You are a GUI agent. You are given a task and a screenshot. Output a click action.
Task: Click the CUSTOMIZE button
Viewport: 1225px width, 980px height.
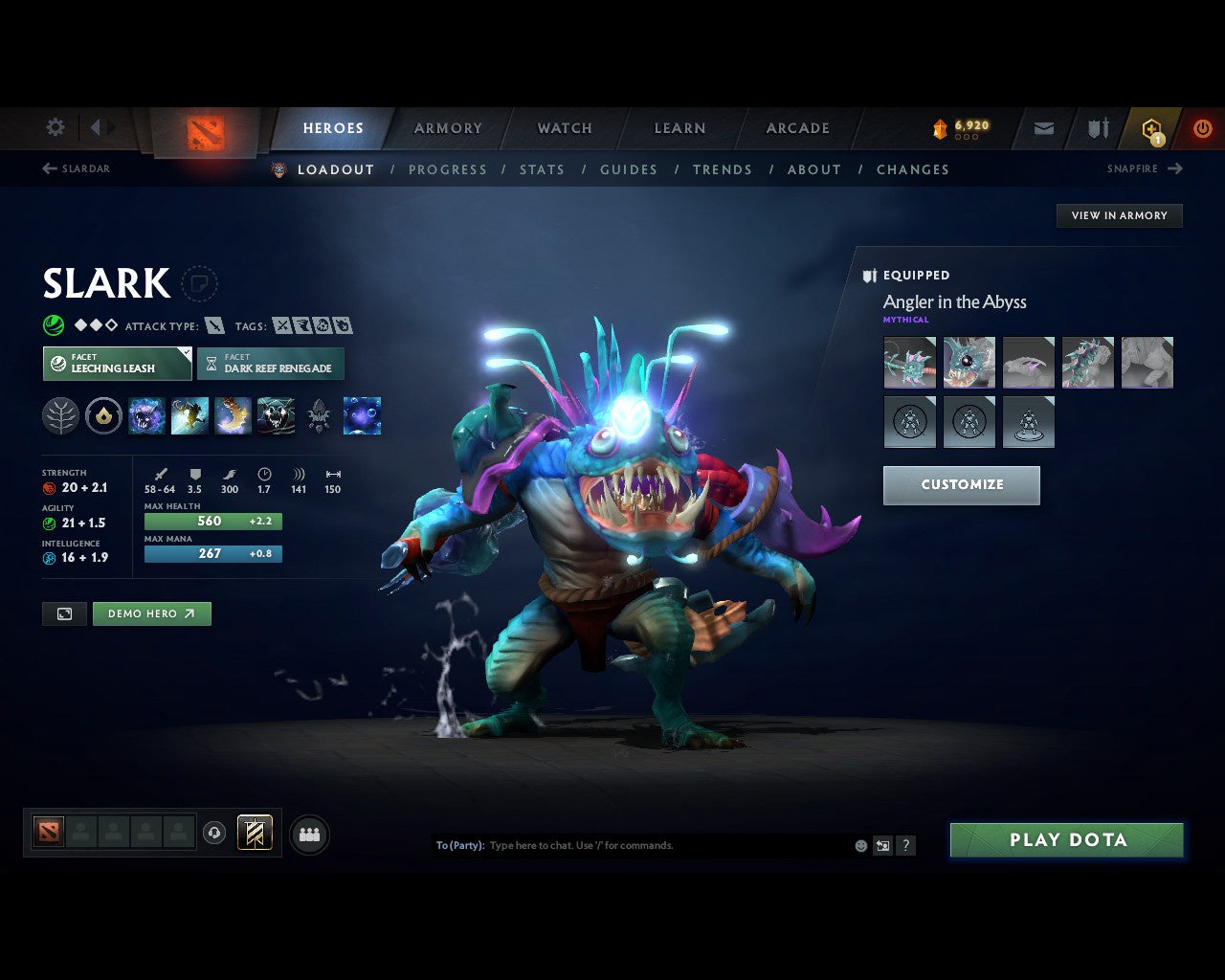point(961,485)
